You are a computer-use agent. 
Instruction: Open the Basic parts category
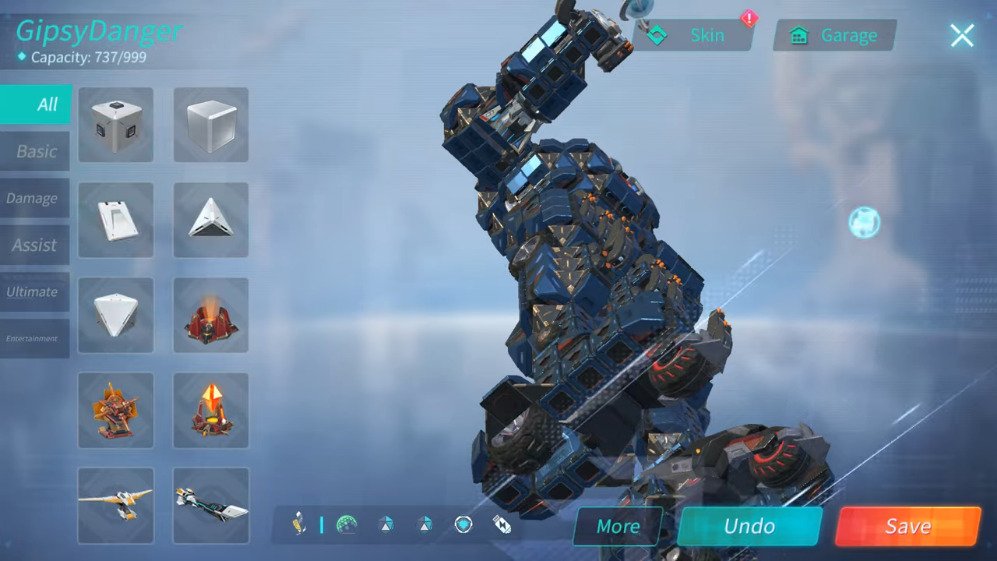[x=36, y=152]
